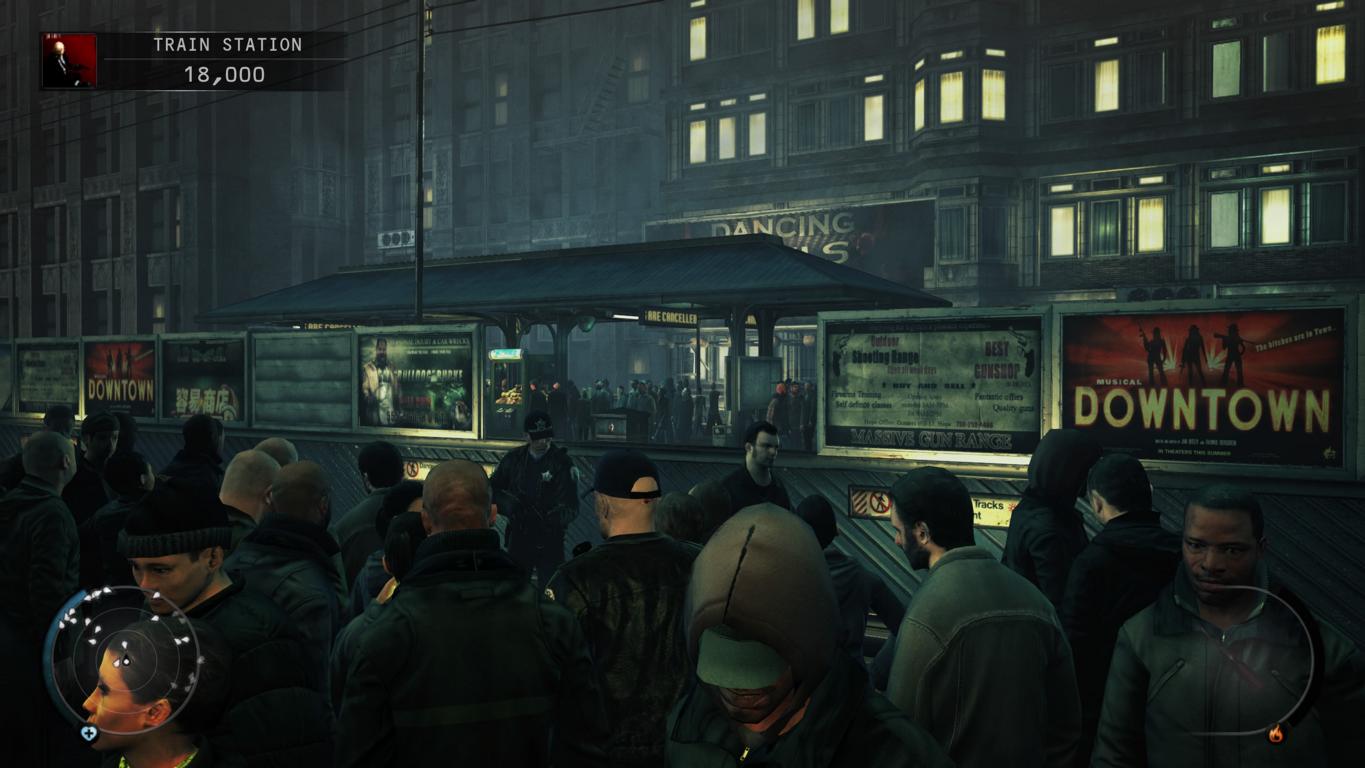The height and width of the screenshot is (768, 1365).
Task: Select the health cross icon by the minimap
Action: click(89, 733)
